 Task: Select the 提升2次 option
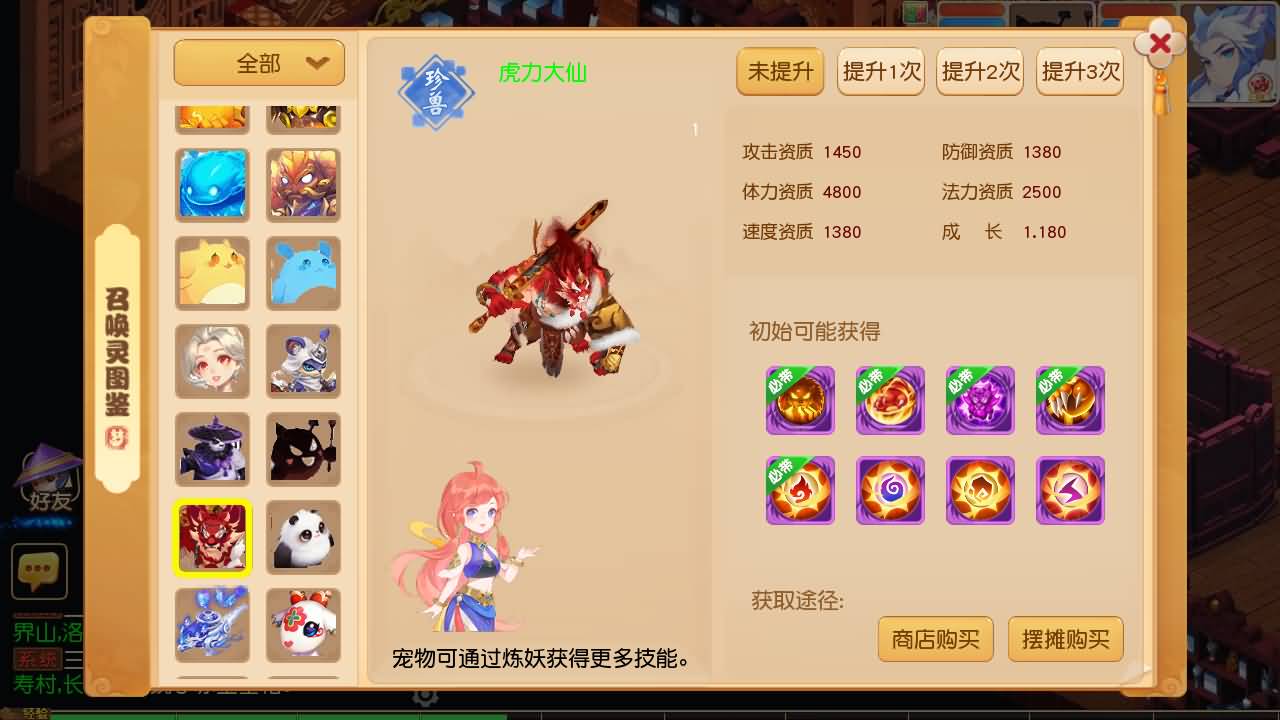tap(979, 71)
